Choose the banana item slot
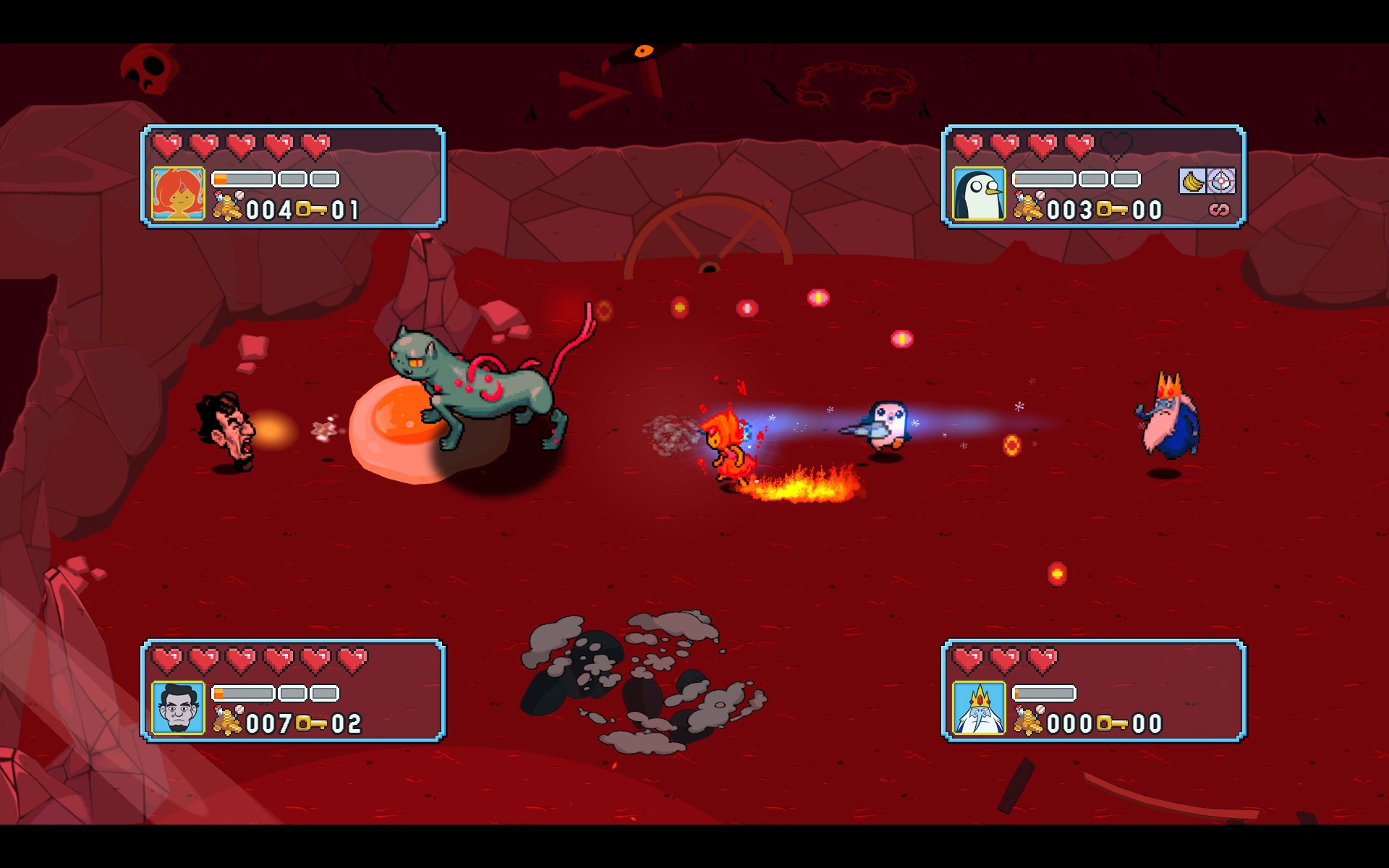 (1192, 181)
